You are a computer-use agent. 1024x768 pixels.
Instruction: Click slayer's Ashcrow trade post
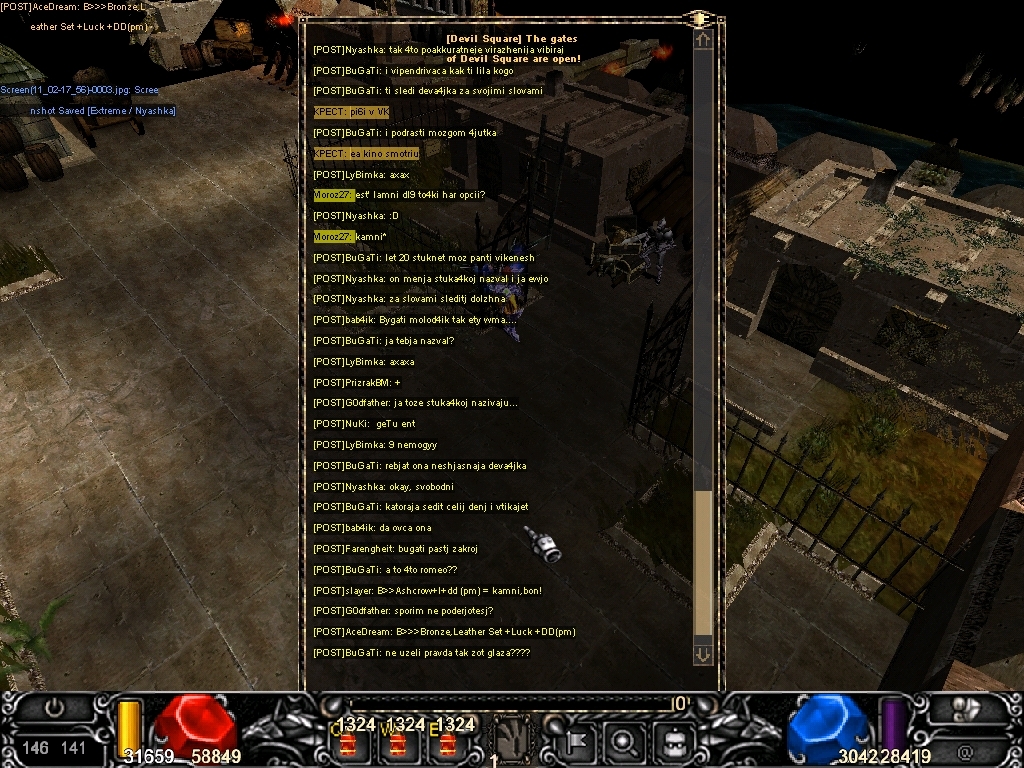pyautogui.click(x=428, y=590)
